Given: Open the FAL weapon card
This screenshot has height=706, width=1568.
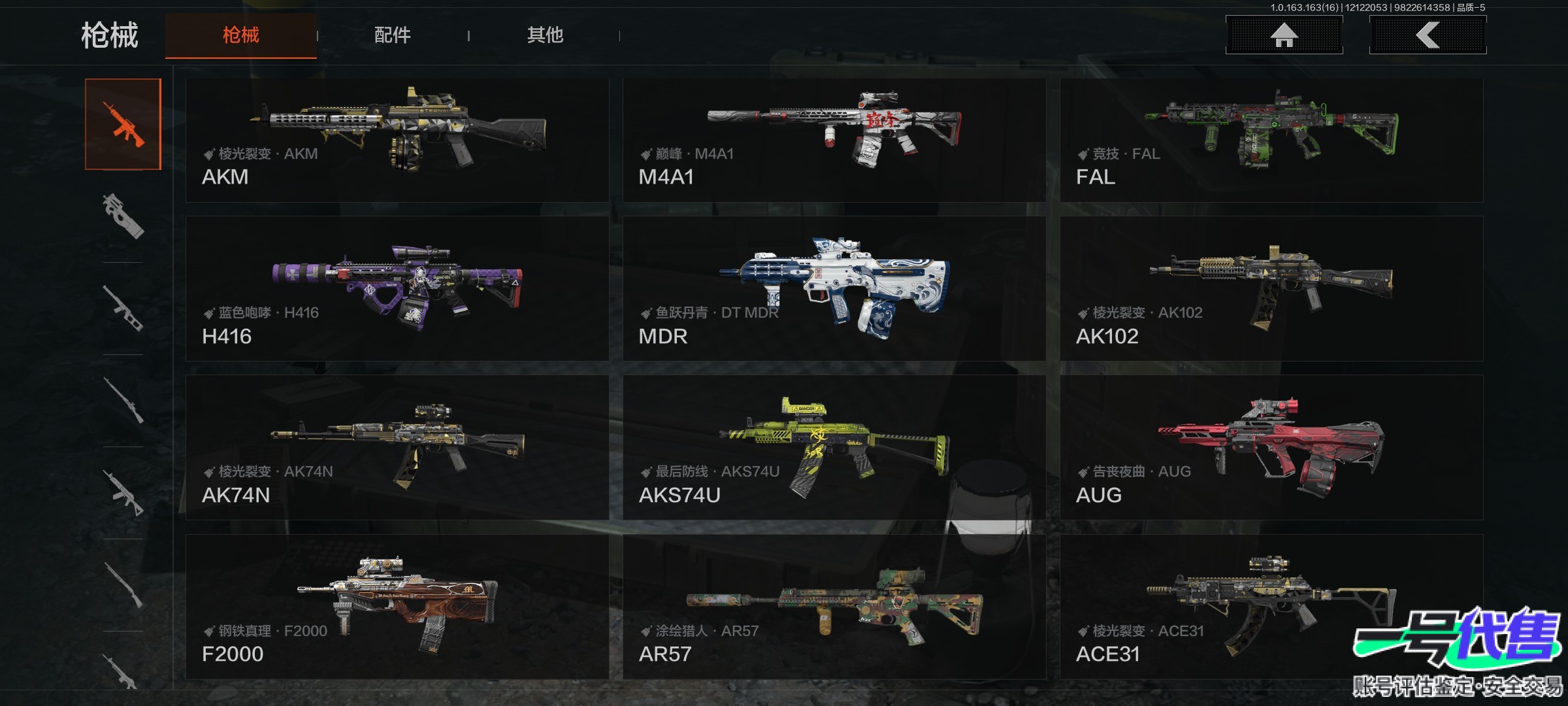Looking at the screenshot, I should [x=1271, y=140].
